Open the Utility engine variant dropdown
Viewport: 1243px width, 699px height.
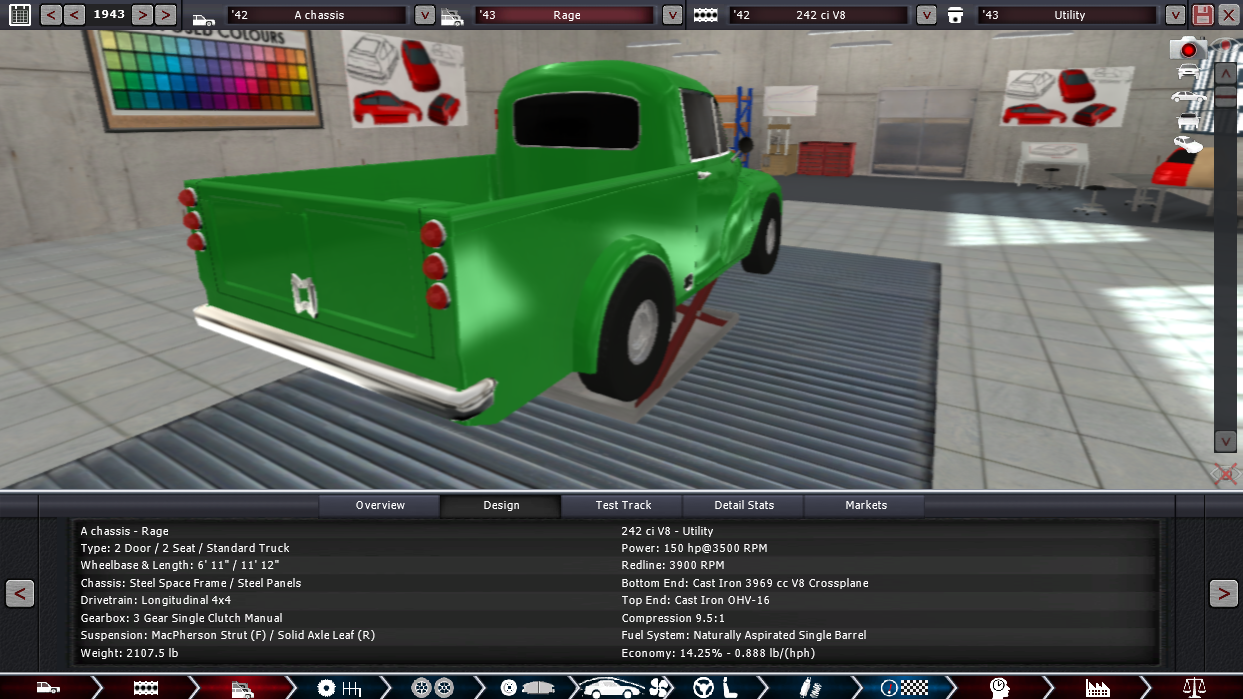1175,15
